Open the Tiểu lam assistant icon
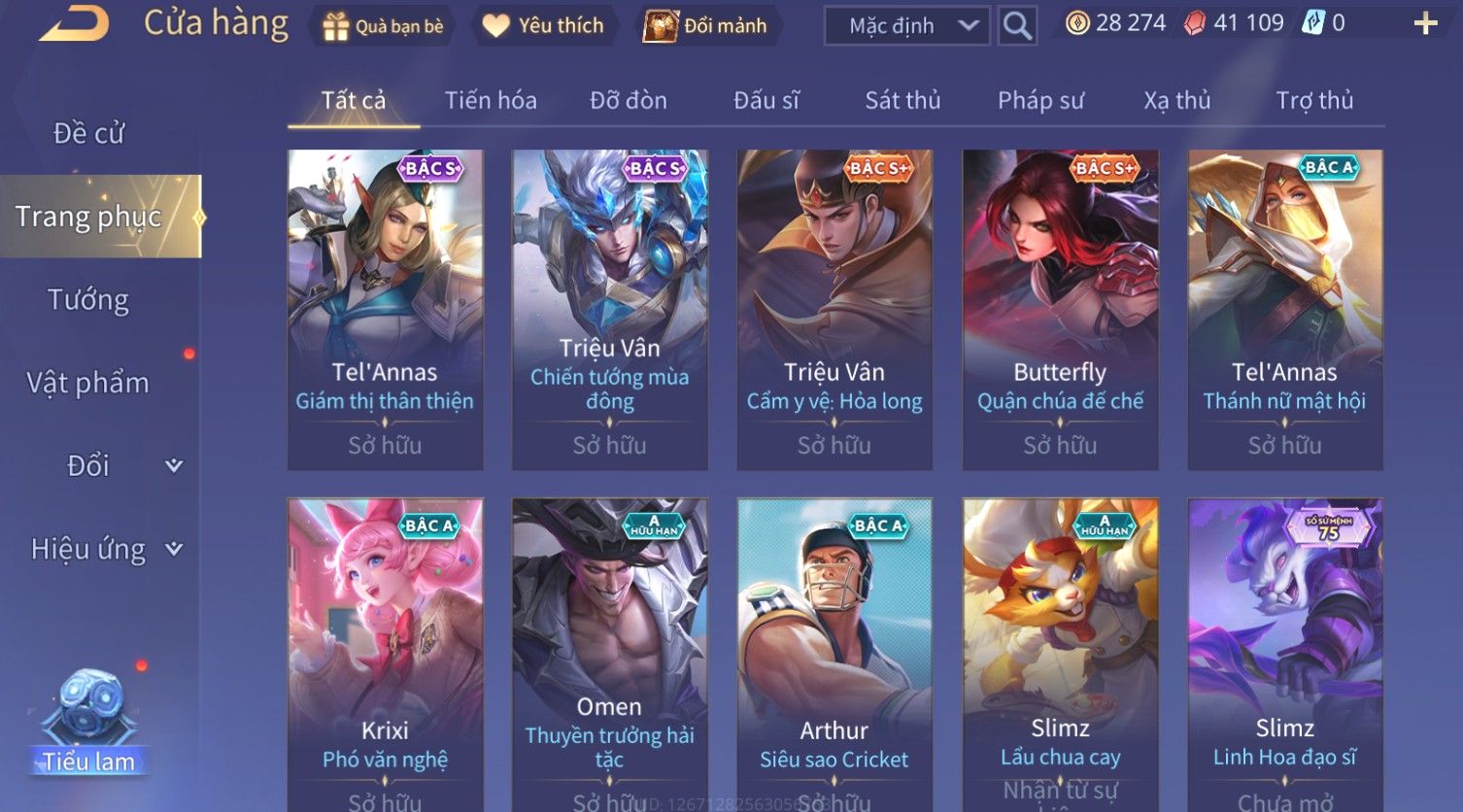This screenshot has width=1463, height=812. pyautogui.click(x=89, y=719)
